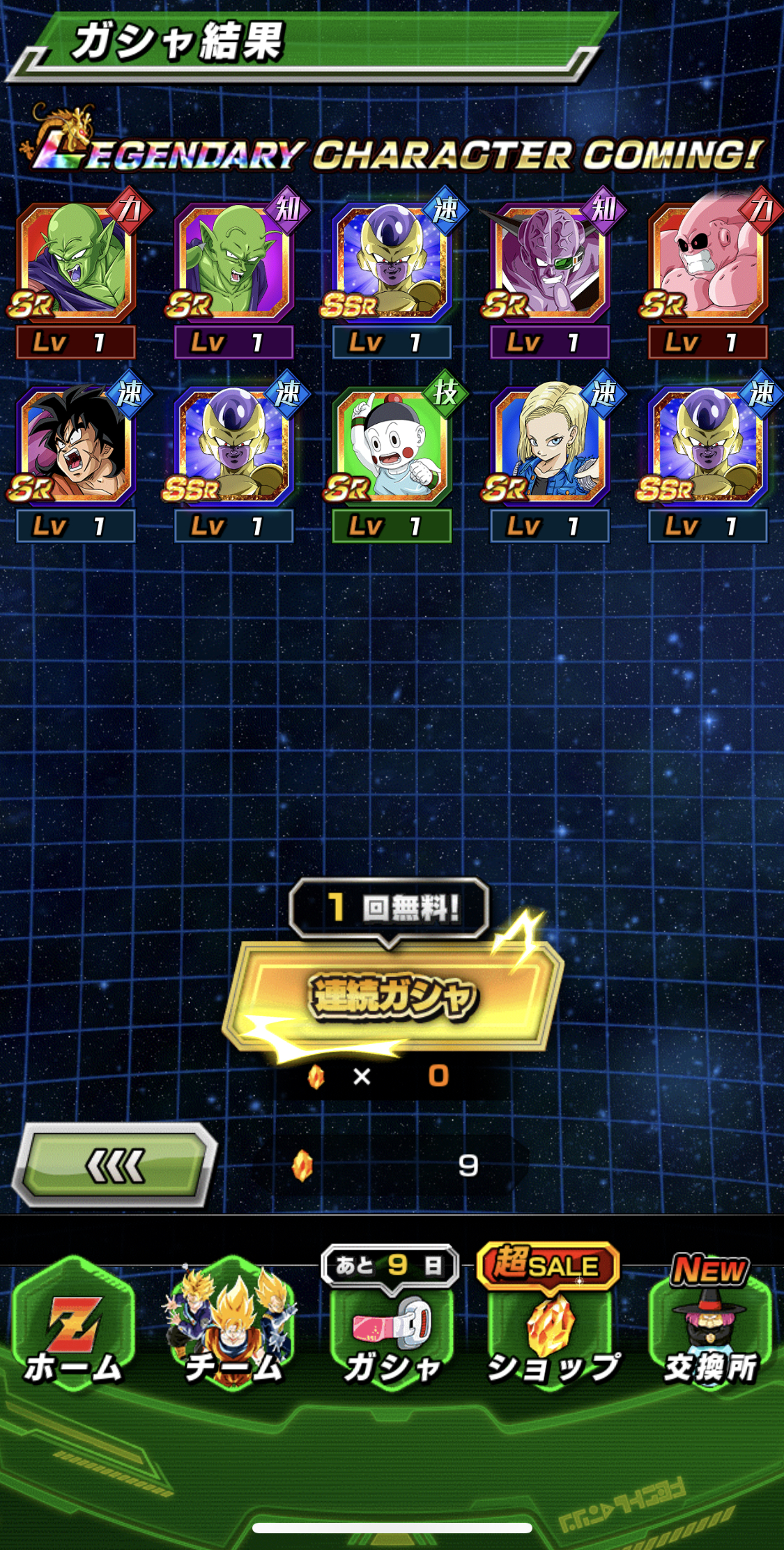The height and width of the screenshot is (1550, 784).
Task: Select the Captain Ginyu SR card
Action: click(x=550, y=263)
